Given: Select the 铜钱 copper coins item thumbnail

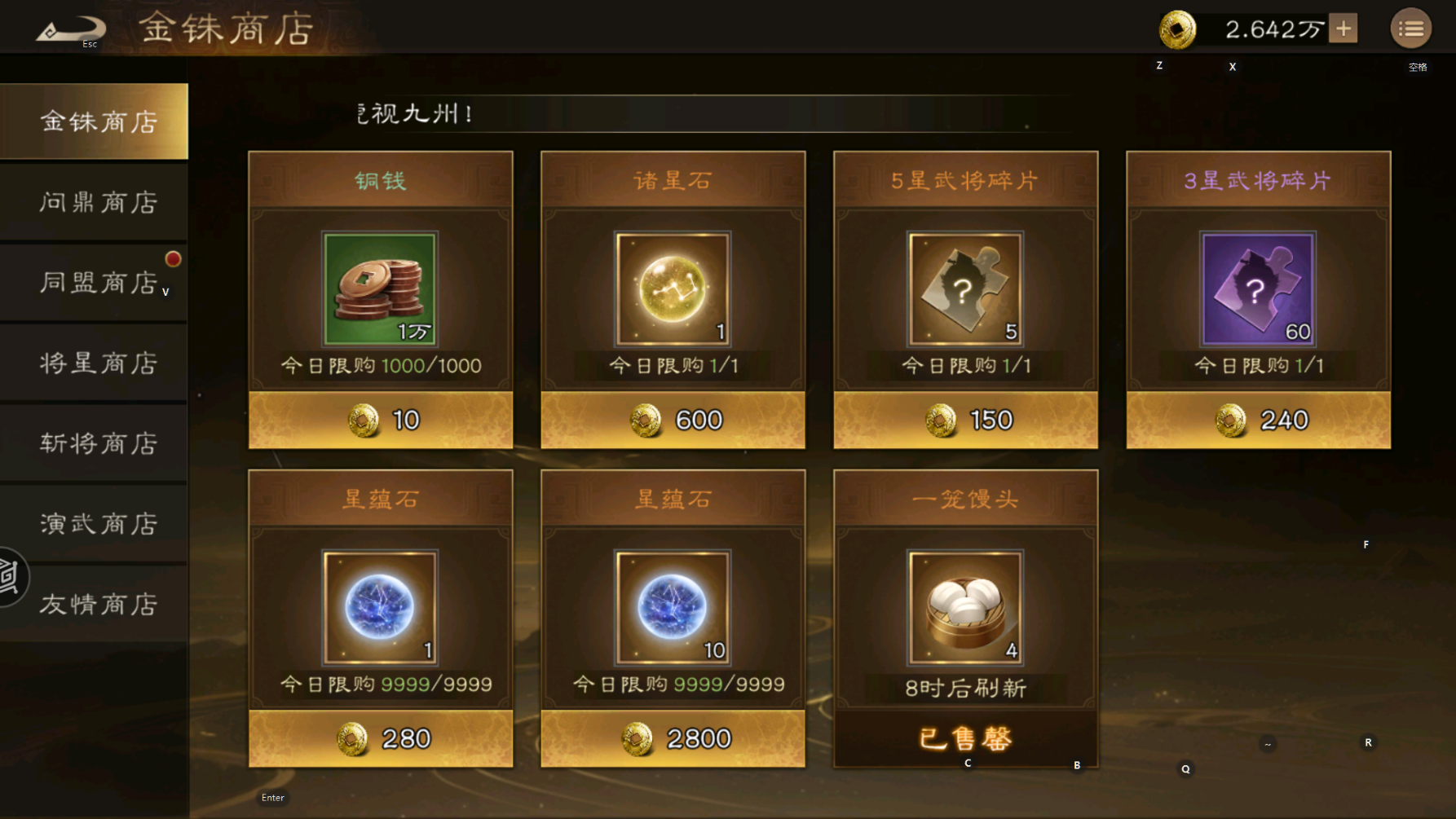Looking at the screenshot, I should point(379,288).
